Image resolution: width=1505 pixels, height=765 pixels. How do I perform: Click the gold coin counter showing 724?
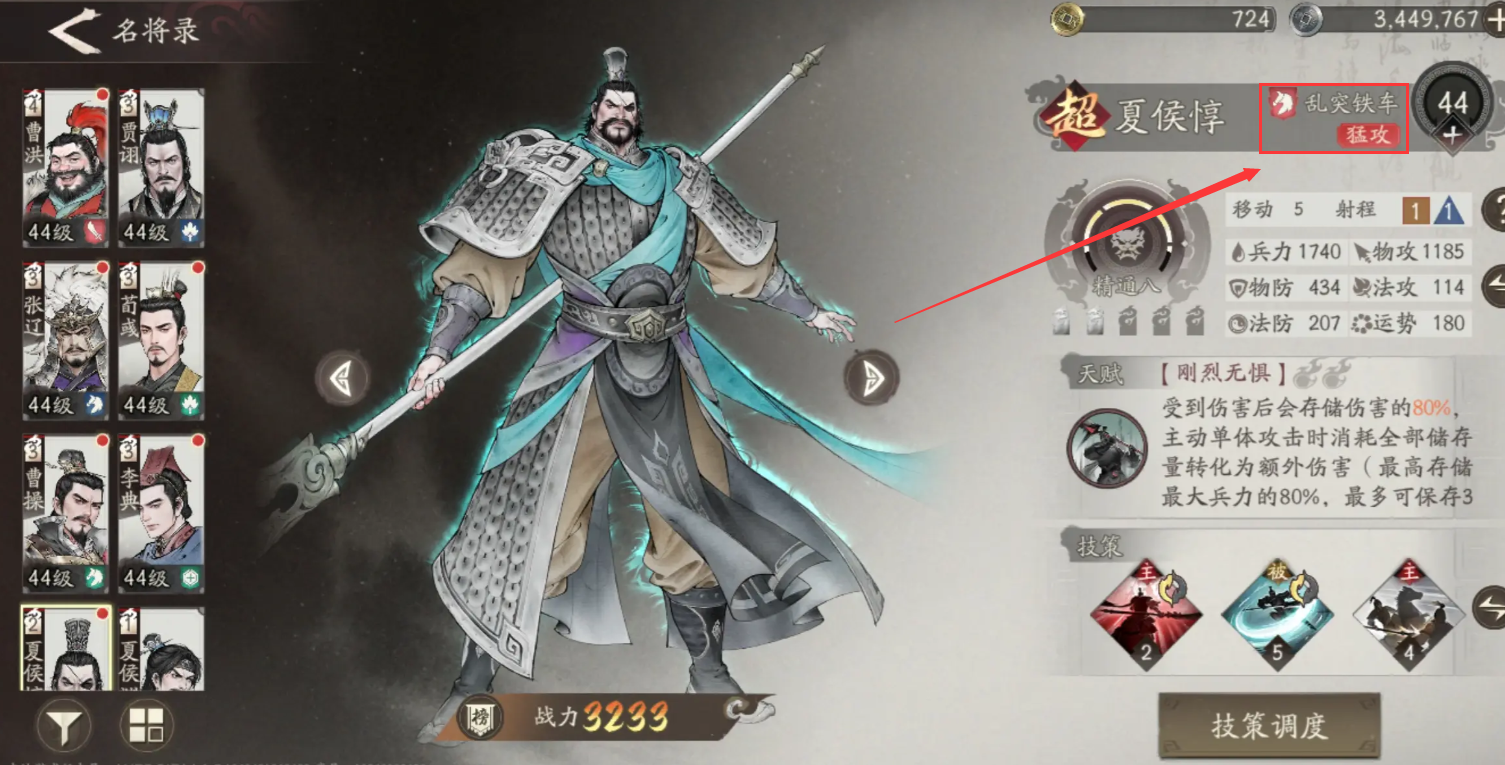tap(1160, 17)
